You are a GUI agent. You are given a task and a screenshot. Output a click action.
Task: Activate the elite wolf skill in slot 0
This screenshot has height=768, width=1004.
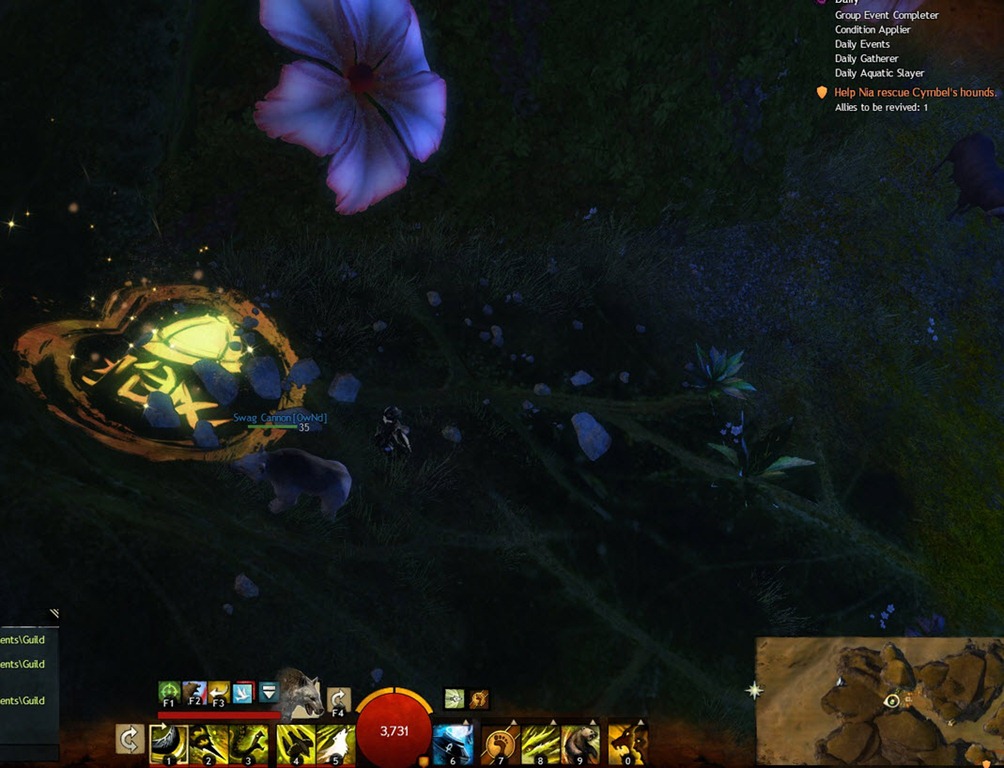627,743
